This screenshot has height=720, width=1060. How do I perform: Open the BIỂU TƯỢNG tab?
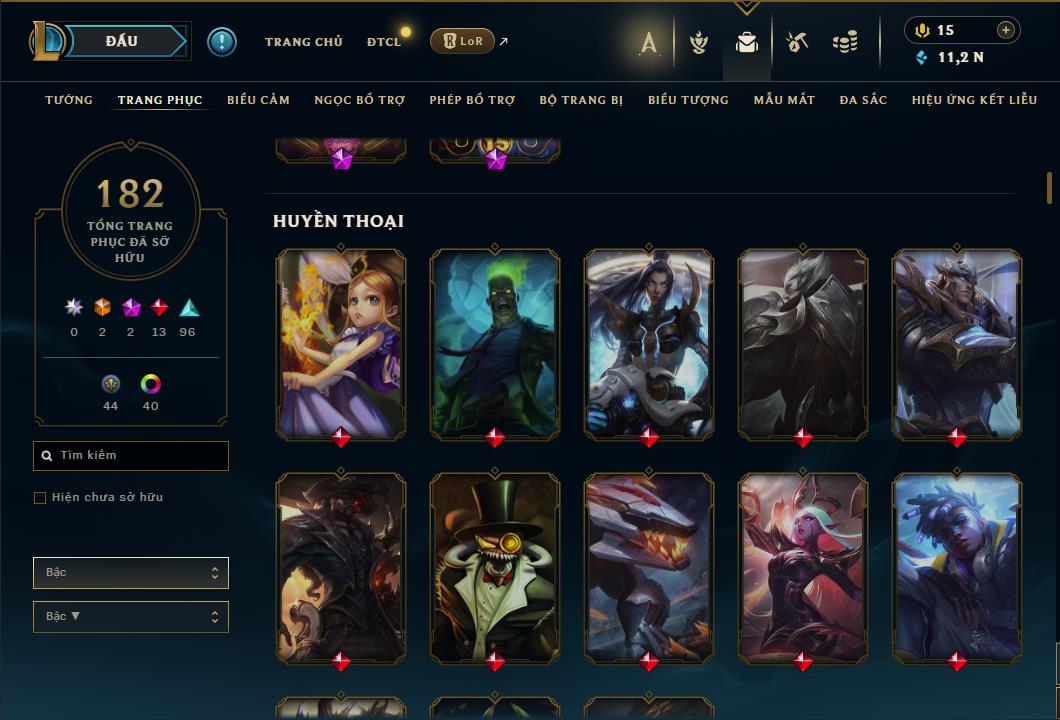pyautogui.click(x=688, y=100)
